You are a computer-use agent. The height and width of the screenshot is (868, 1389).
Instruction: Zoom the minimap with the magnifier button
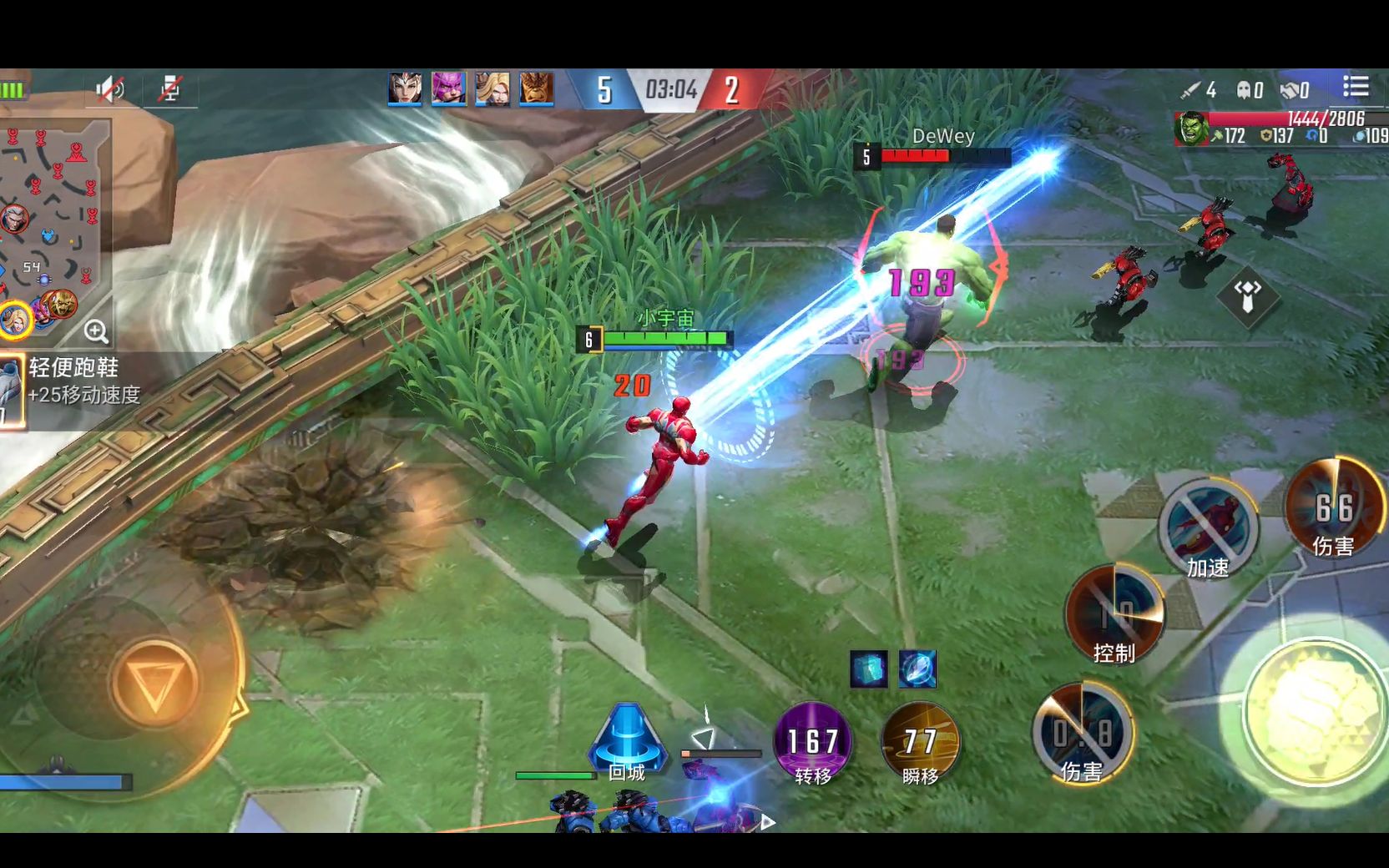[x=96, y=331]
